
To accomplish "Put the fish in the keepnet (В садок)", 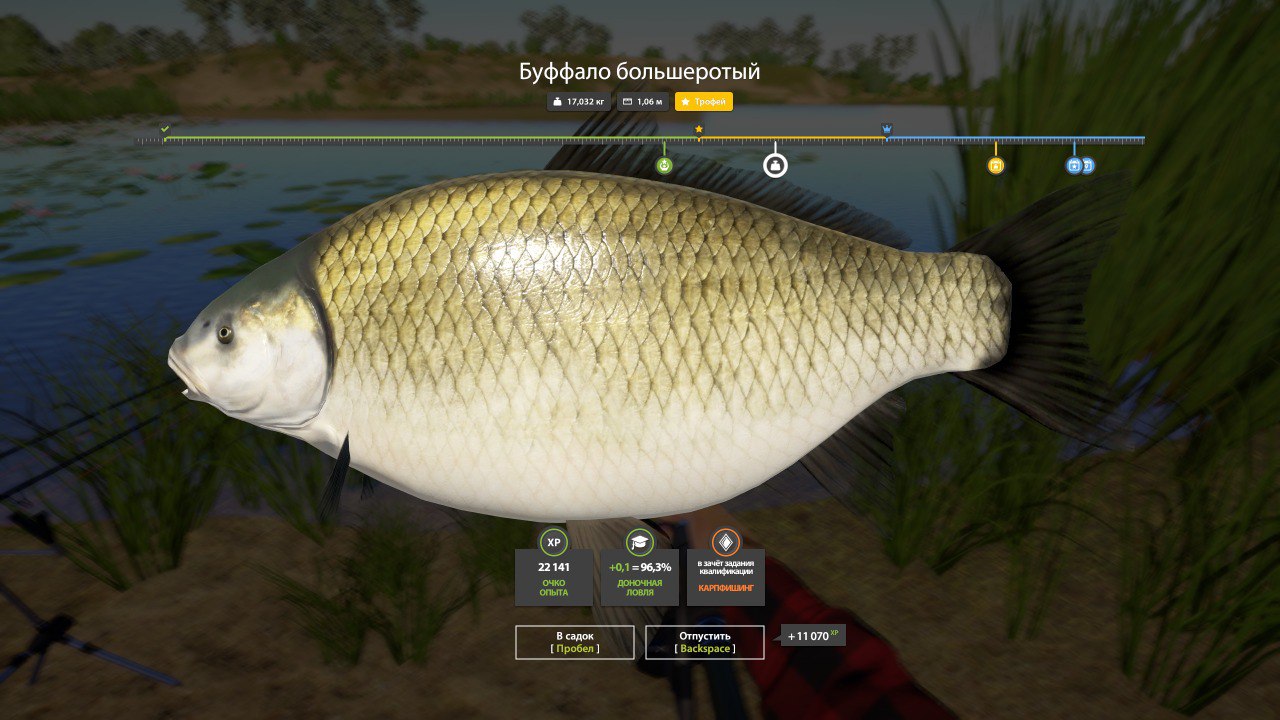I will click(575, 642).
